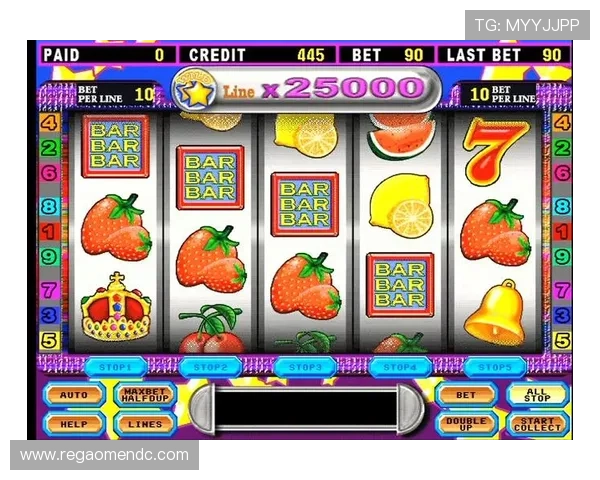600x480 pixels.
Task: Click ALL STOP to halt every reel
Action: click(537, 395)
